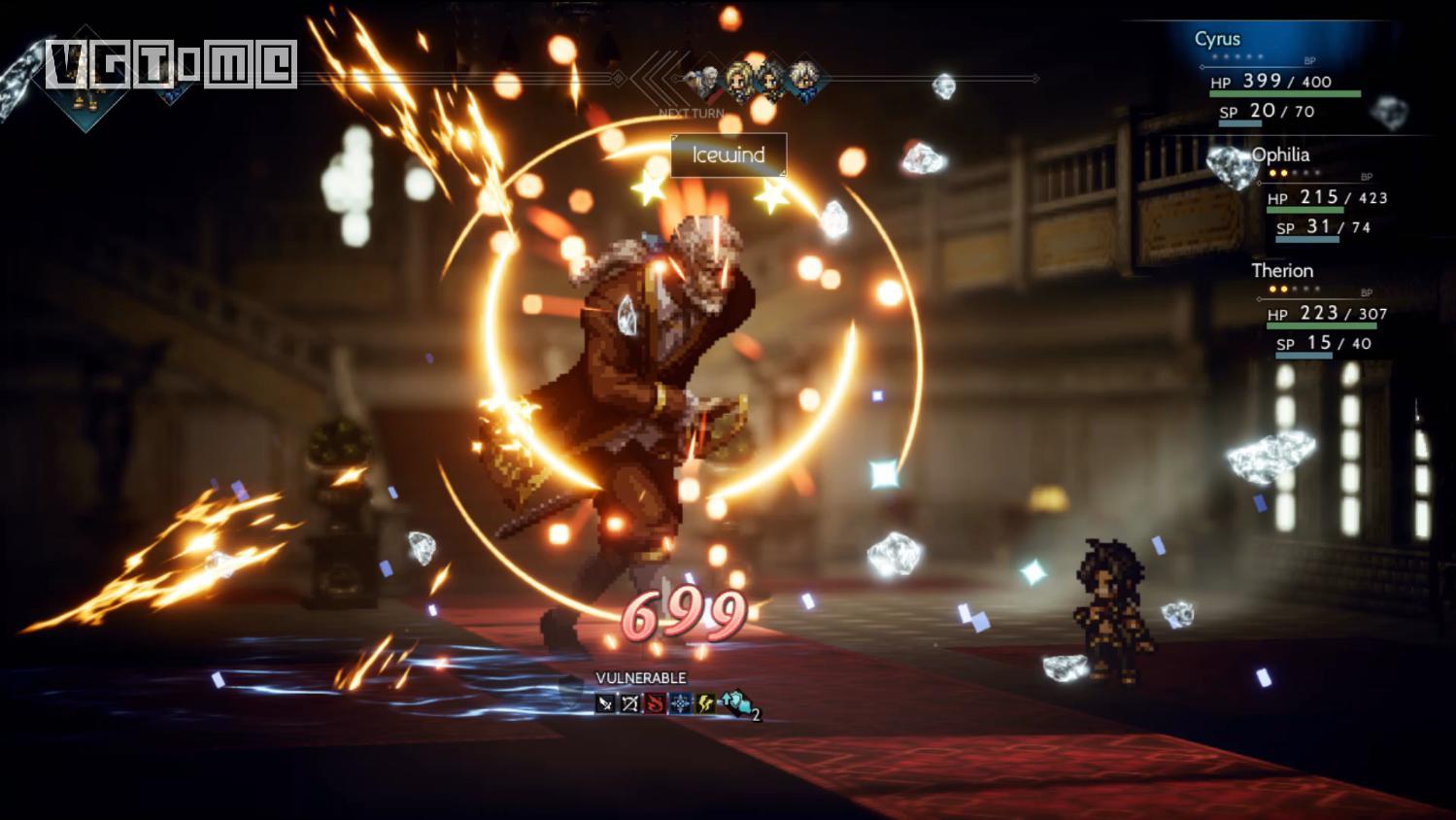1456x820 pixels.
Task: Select Cyrus in the party panel
Action: (x=1217, y=40)
